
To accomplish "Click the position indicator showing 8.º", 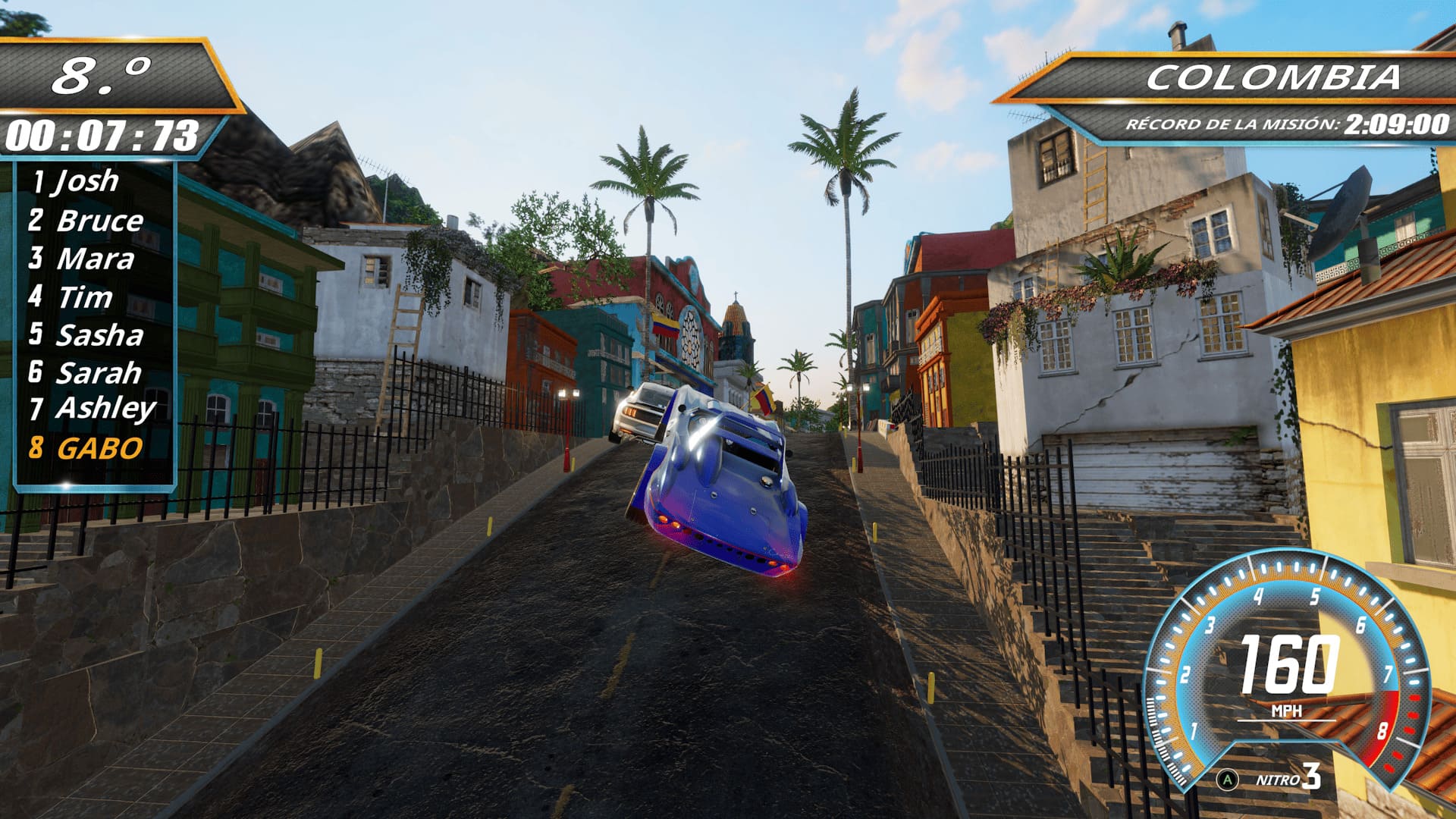I will click(105, 77).
